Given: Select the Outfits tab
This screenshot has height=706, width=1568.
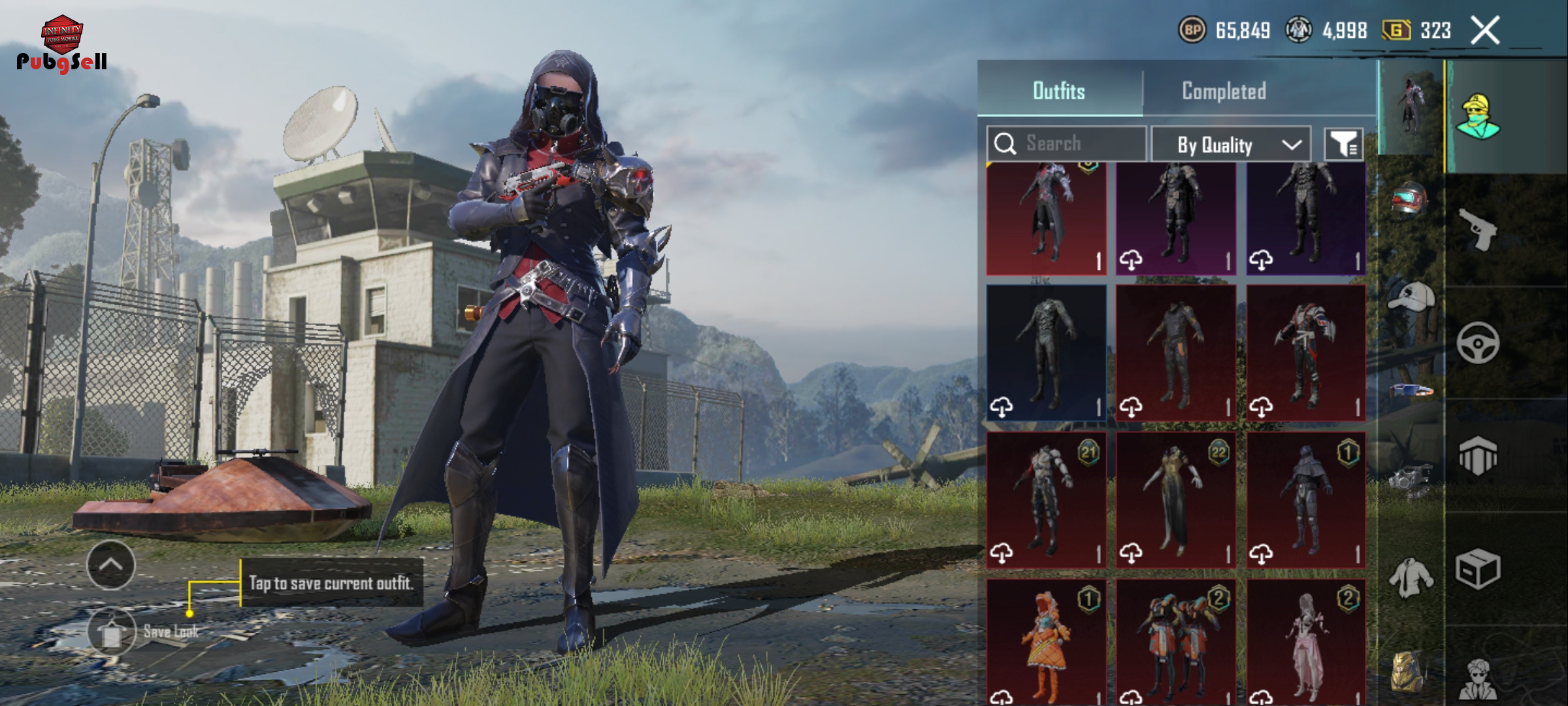Looking at the screenshot, I should (x=1058, y=91).
